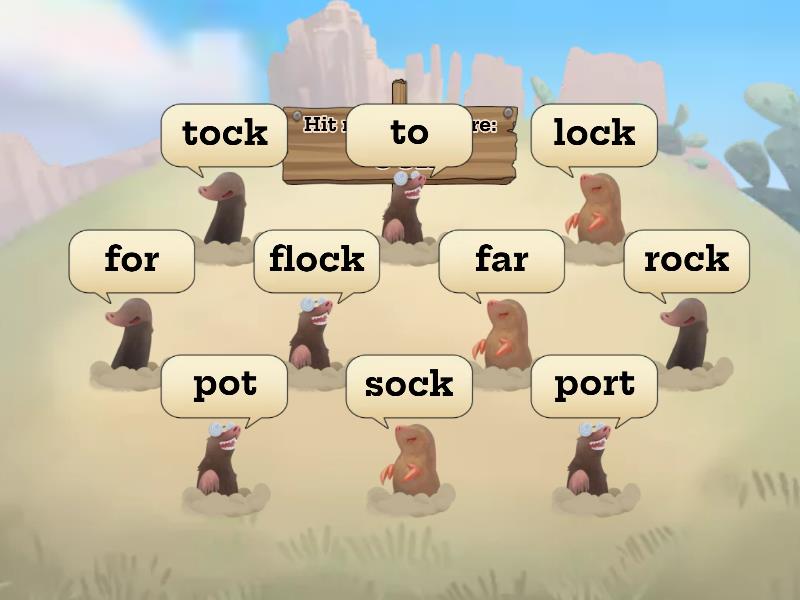The image size is (800, 600).
Task: Whack the "rock" word bubble
Action: pyautogui.click(x=686, y=260)
